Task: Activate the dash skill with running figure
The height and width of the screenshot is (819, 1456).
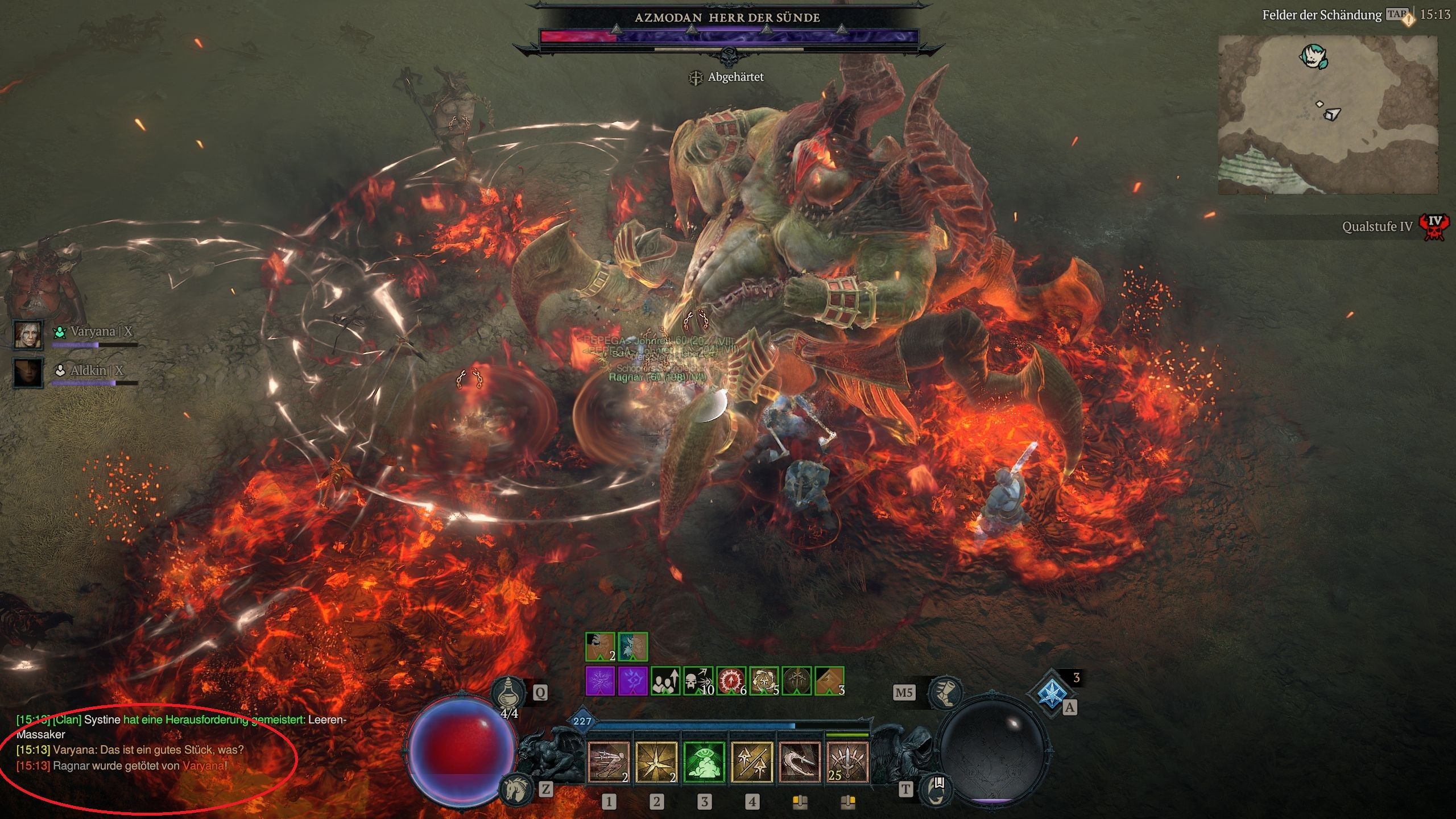Action: tap(608, 762)
